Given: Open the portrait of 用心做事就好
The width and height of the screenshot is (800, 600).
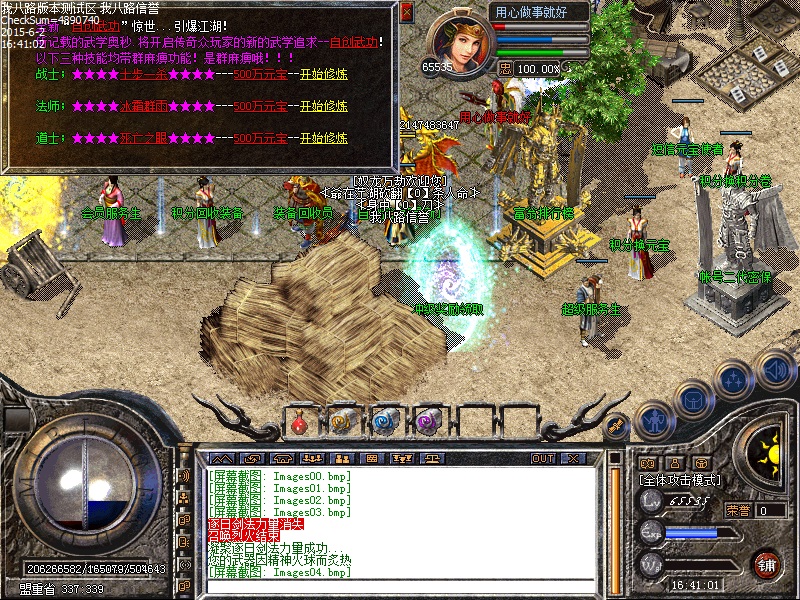Looking at the screenshot, I should point(457,42).
